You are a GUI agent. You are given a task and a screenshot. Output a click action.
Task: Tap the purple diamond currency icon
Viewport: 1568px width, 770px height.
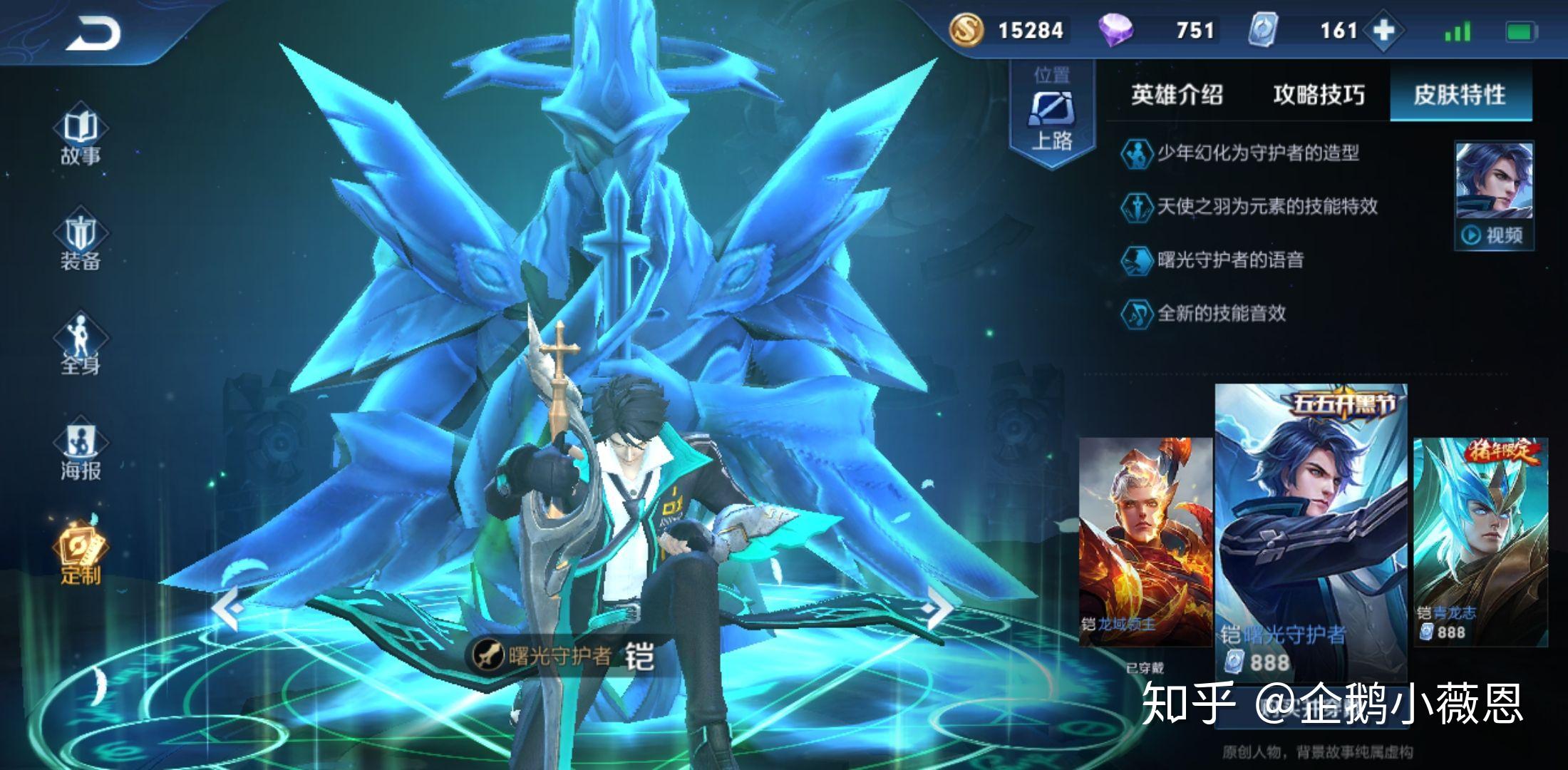(x=1115, y=31)
